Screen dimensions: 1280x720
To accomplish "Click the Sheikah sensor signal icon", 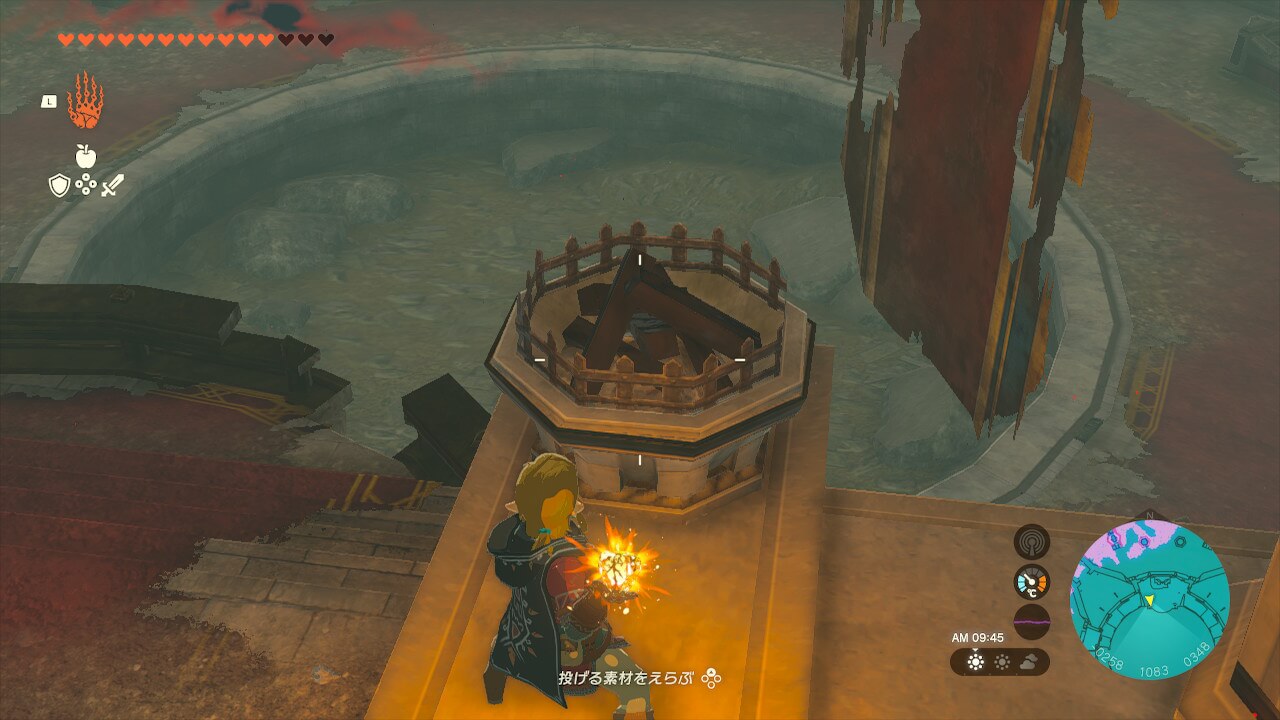I will (1032, 542).
